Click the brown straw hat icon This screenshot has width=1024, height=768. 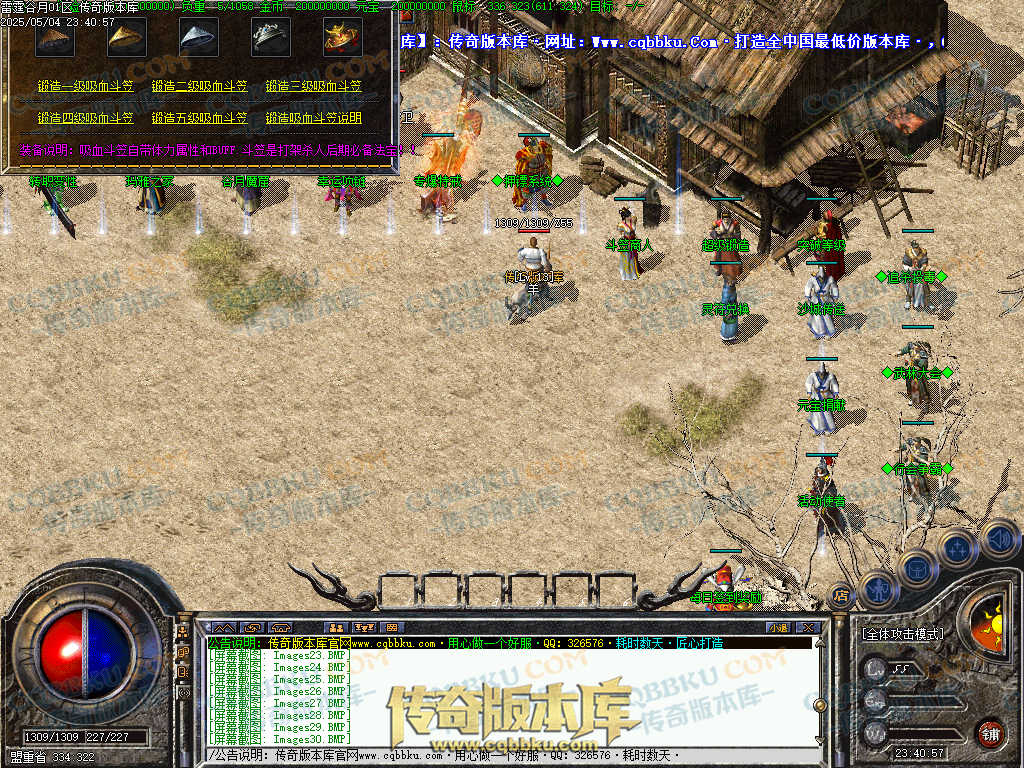click(x=55, y=38)
